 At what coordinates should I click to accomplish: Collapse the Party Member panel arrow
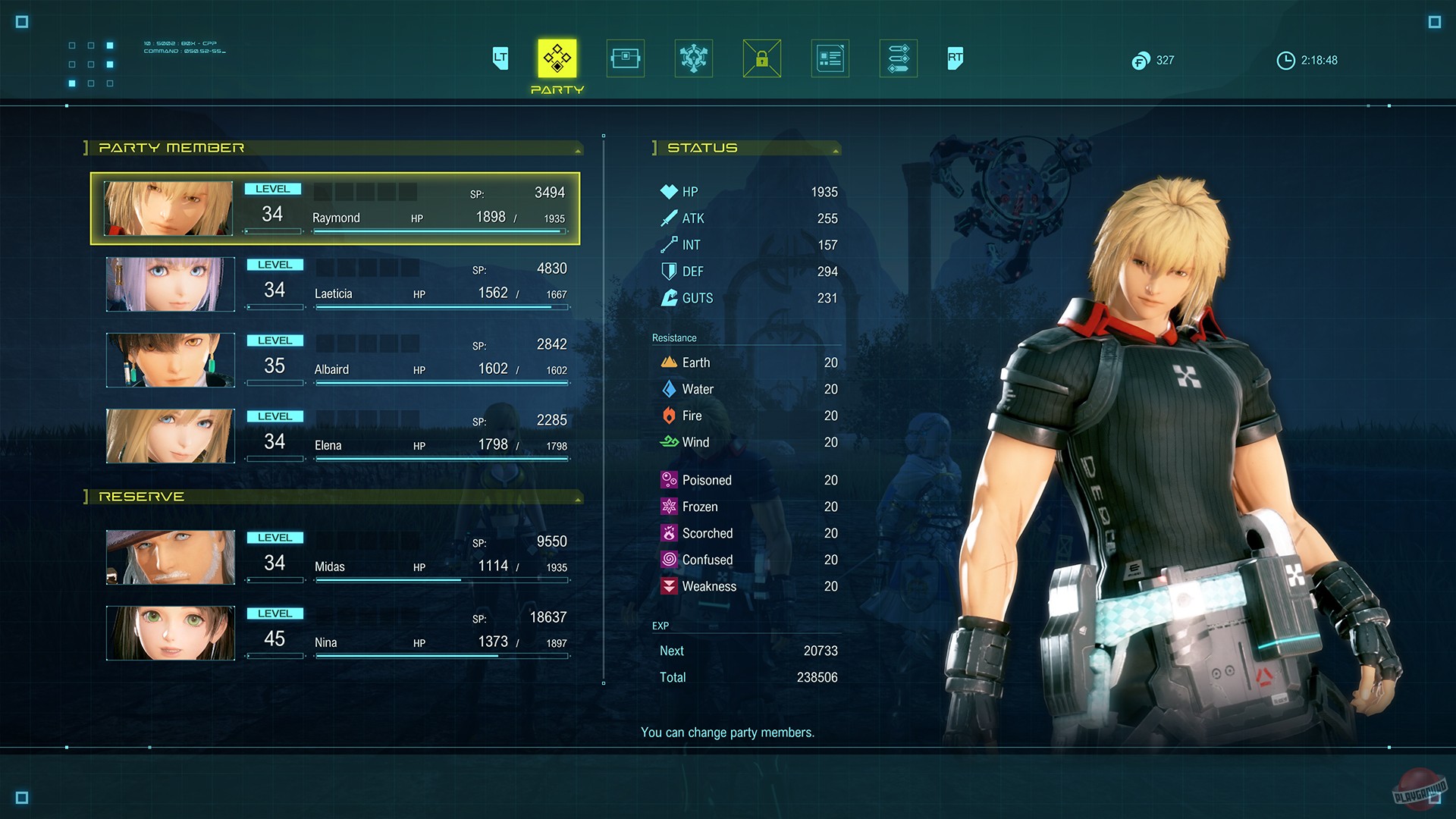pyautogui.click(x=579, y=149)
